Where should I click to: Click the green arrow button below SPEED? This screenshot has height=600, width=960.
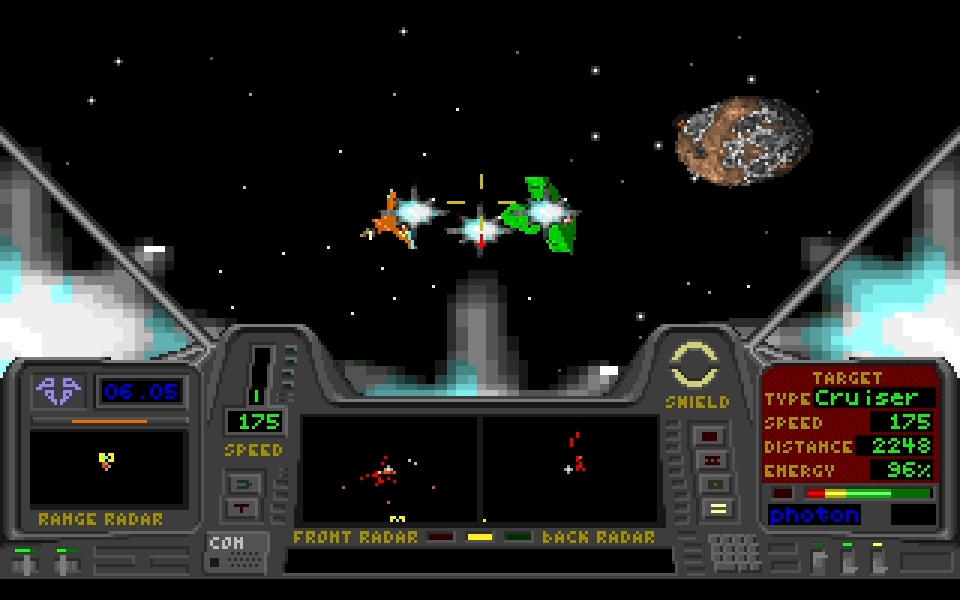244,484
